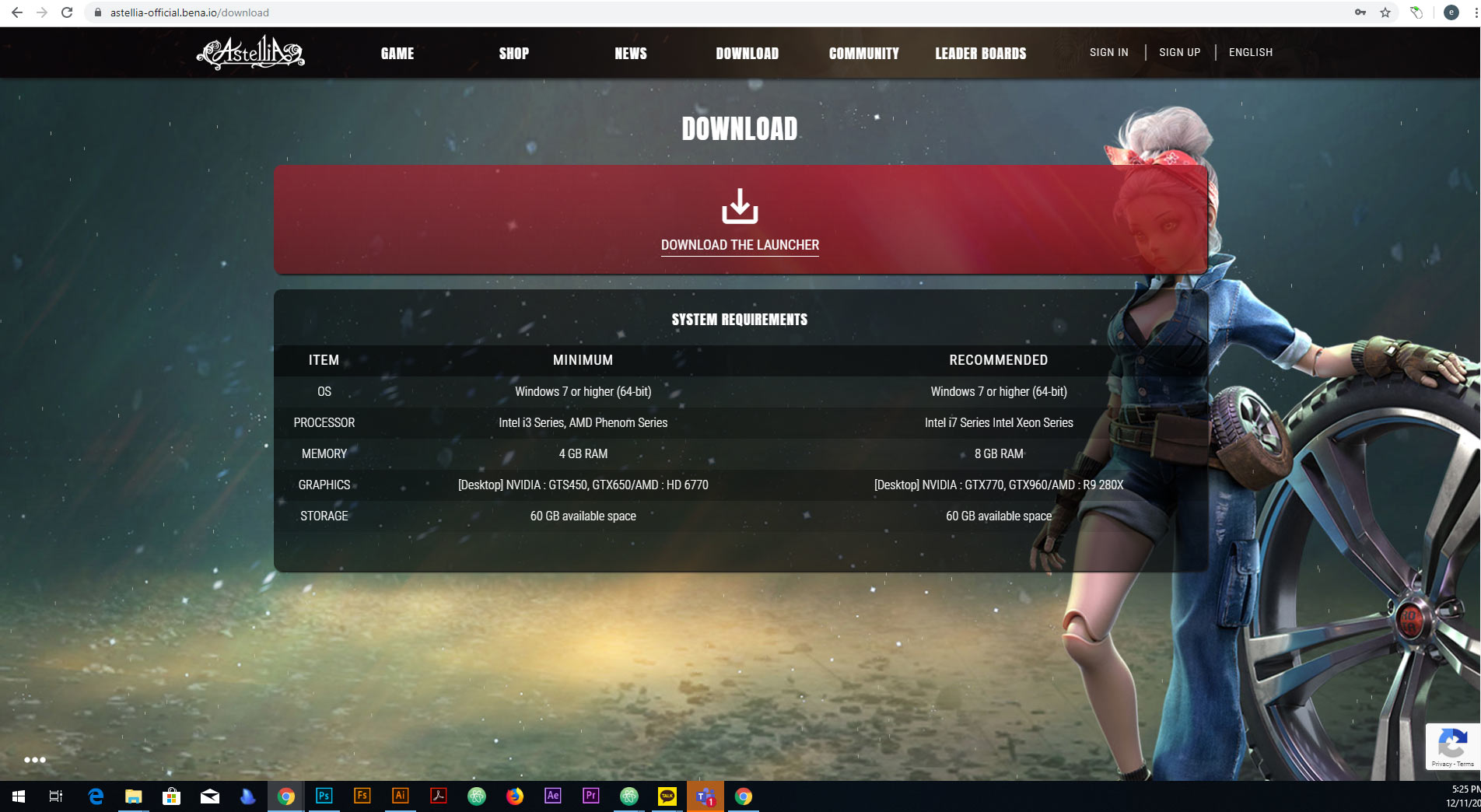Choose SIGN UP to create account

pyautogui.click(x=1179, y=52)
